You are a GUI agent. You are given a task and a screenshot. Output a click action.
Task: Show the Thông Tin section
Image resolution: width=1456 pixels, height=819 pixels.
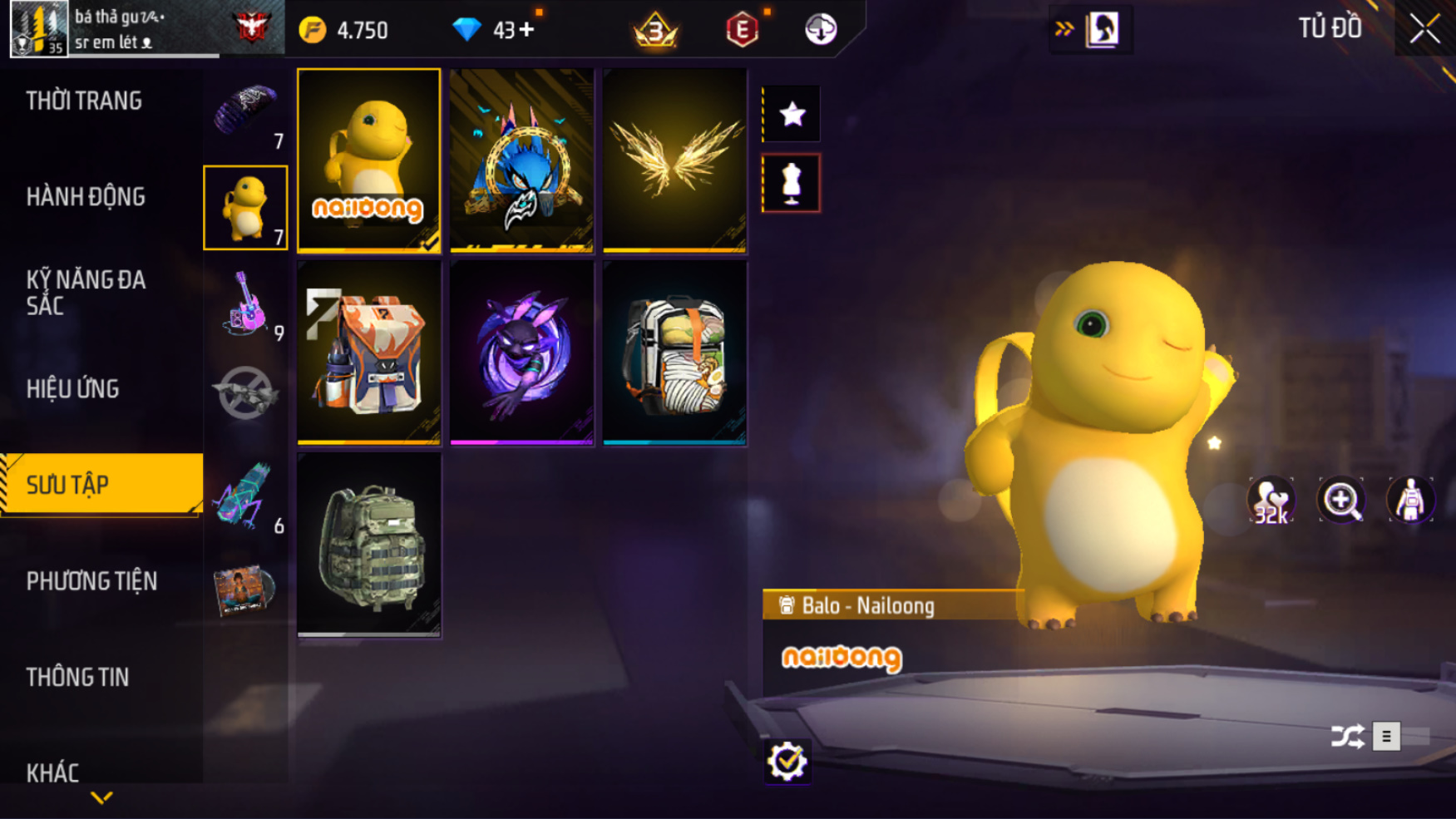pyautogui.click(x=77, y=678)
